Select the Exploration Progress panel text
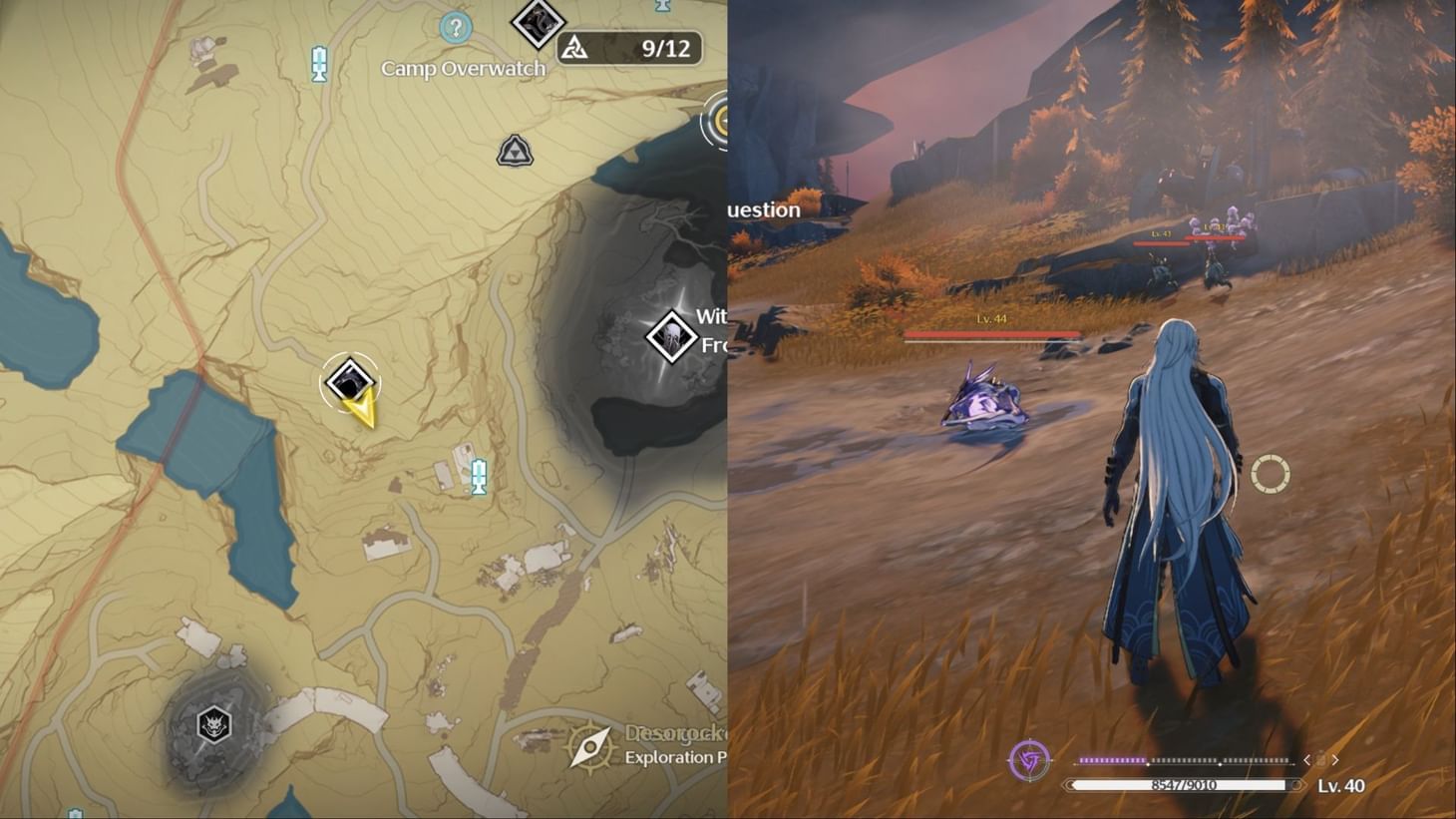 click(x=673, y=756)
